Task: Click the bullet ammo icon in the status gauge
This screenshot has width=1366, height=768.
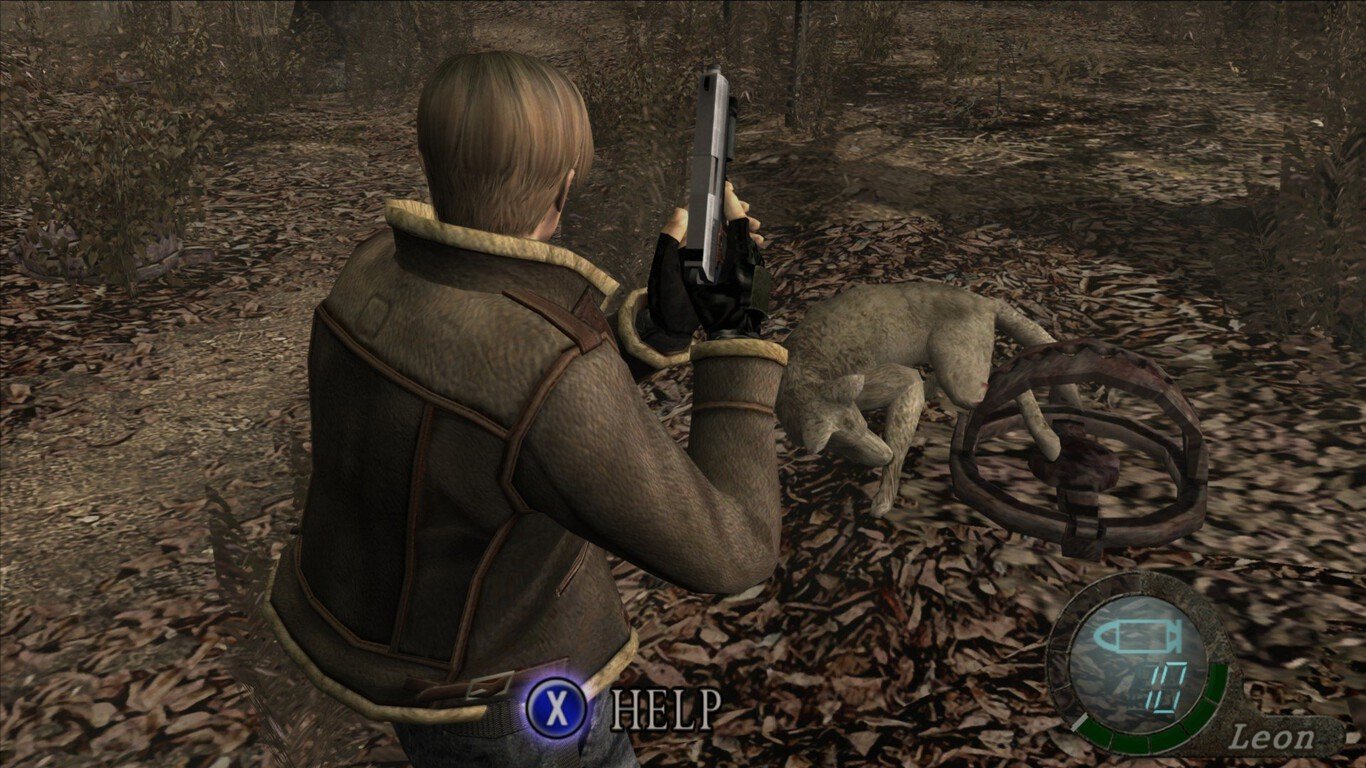Action: tap(1137, 636)
